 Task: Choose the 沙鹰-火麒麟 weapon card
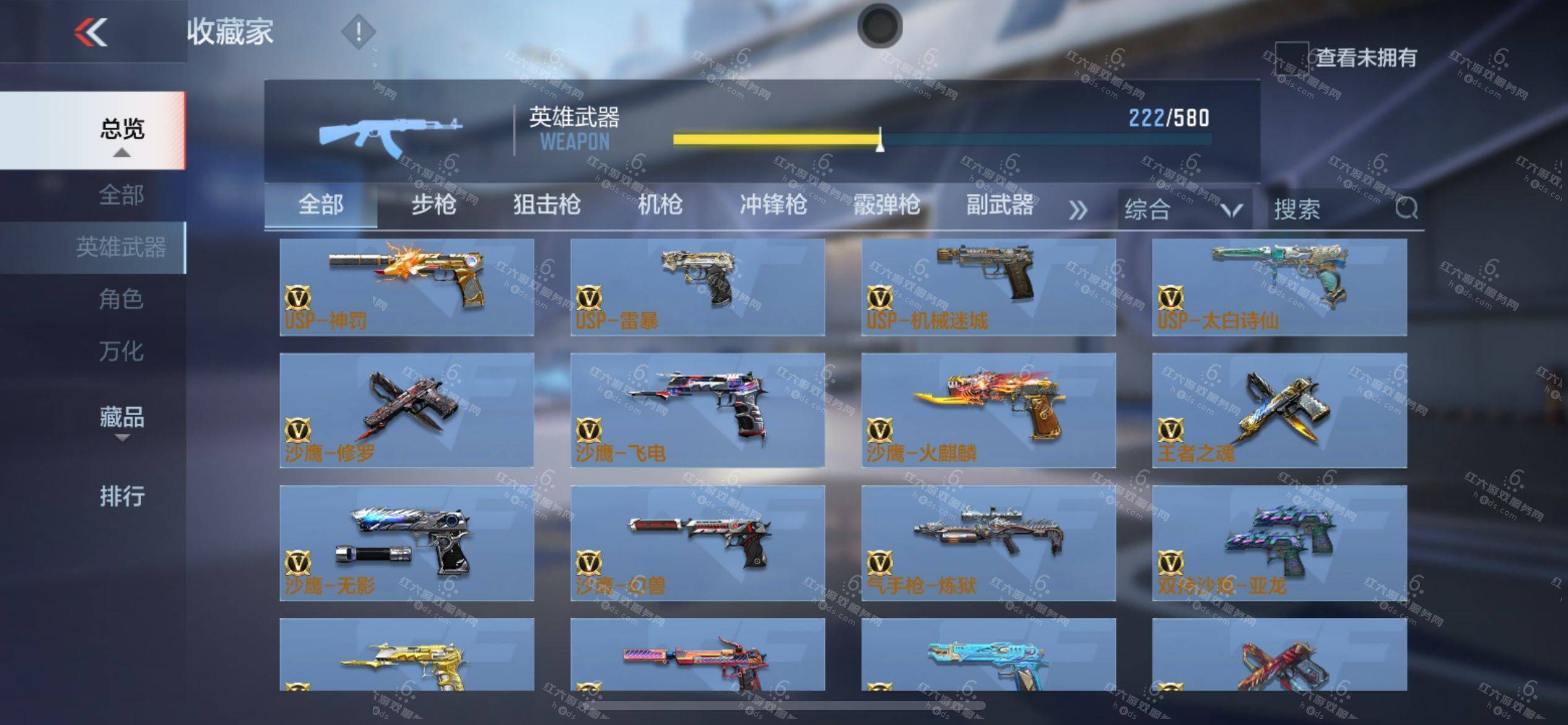[988, 410]
